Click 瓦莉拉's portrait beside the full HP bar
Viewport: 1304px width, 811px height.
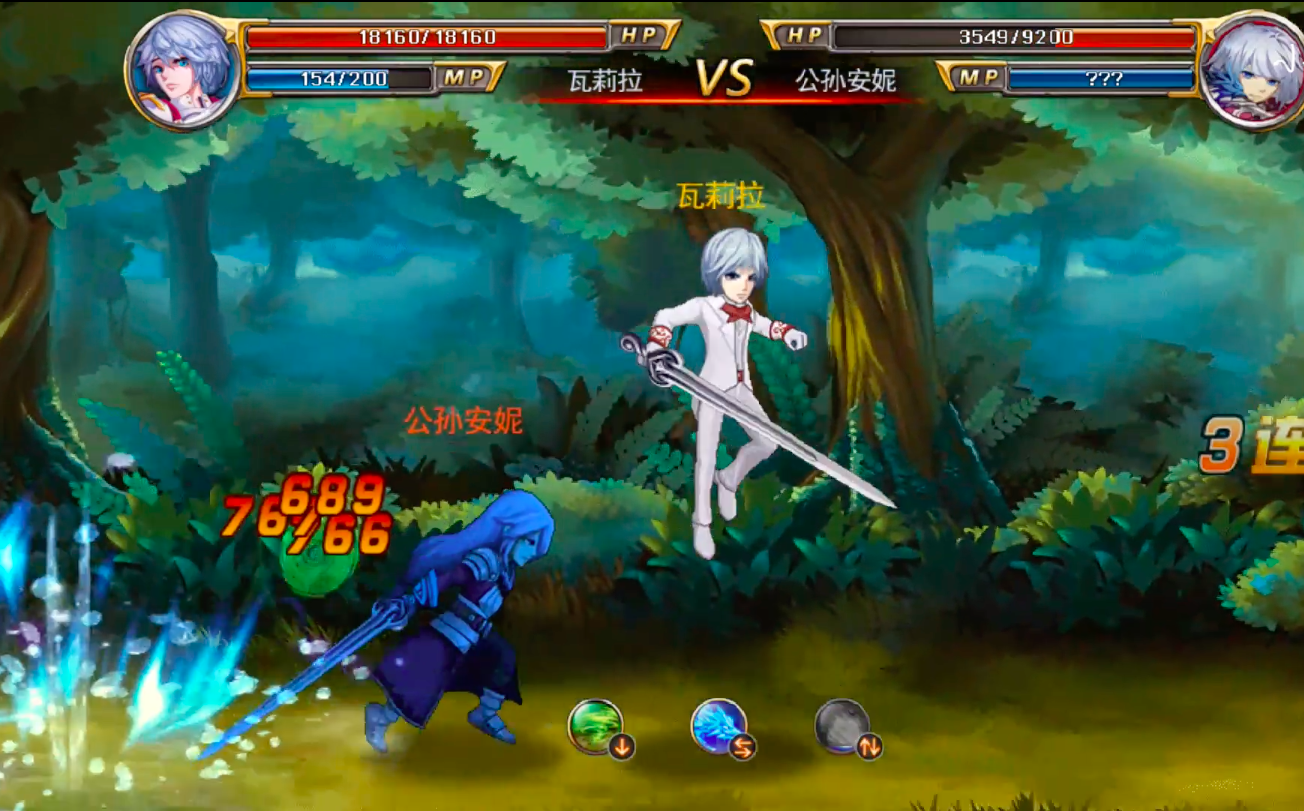tap(183, 69)
